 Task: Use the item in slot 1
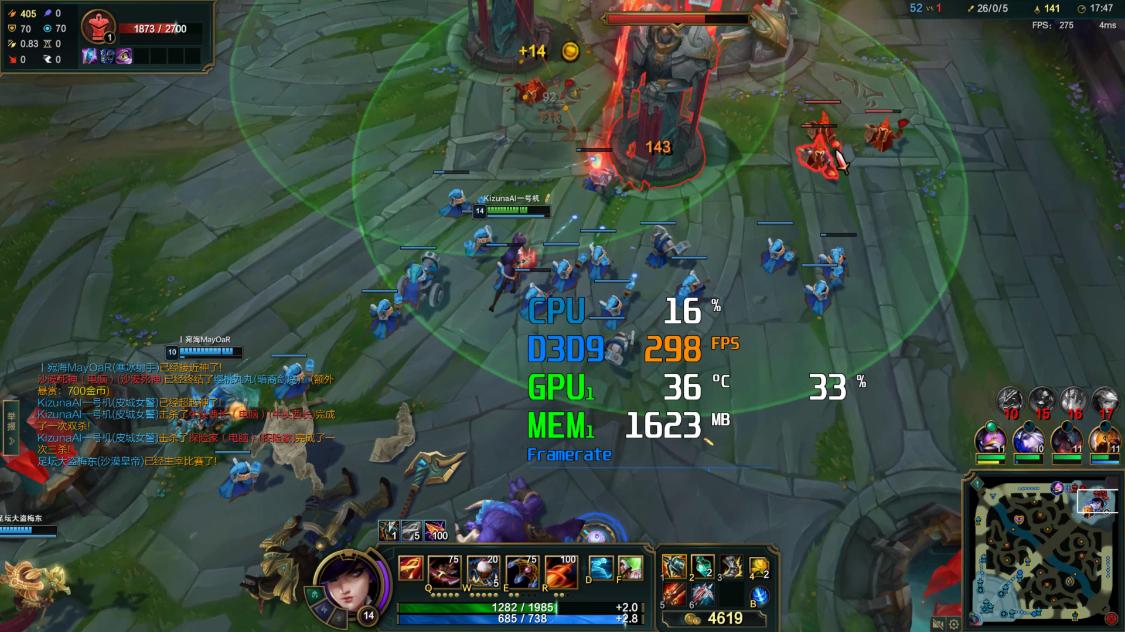pos(674,567)
